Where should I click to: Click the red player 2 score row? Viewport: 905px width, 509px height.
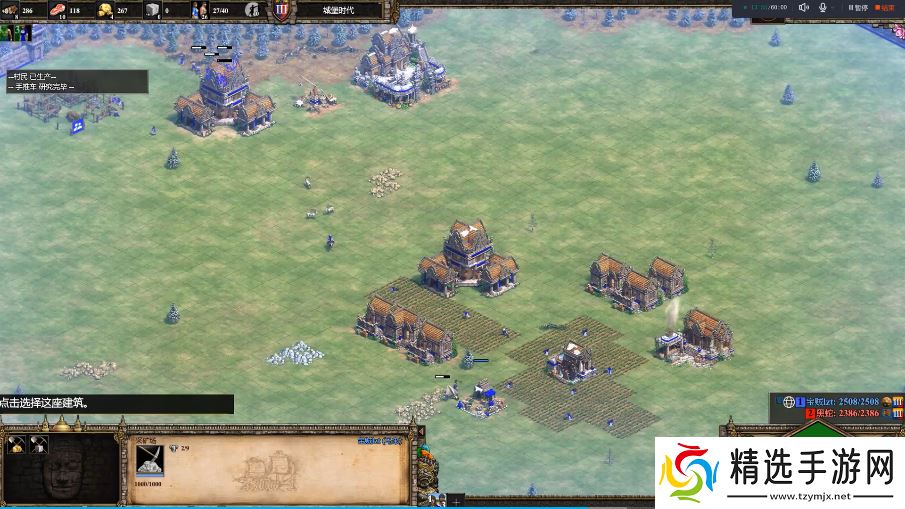tap(849, 412)
